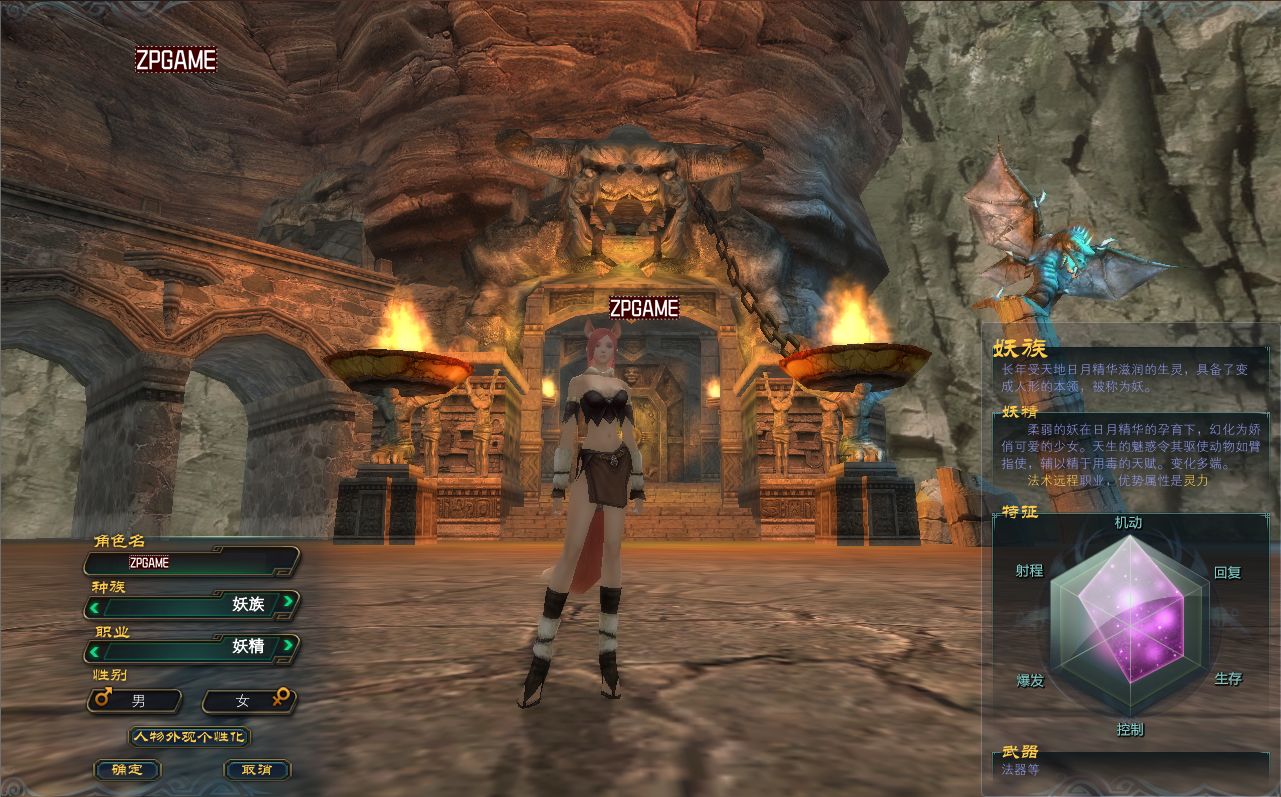Choose the next class (职业) with right arrow
This screenshot has height=797, width=1281.
(x=288, y=646)
